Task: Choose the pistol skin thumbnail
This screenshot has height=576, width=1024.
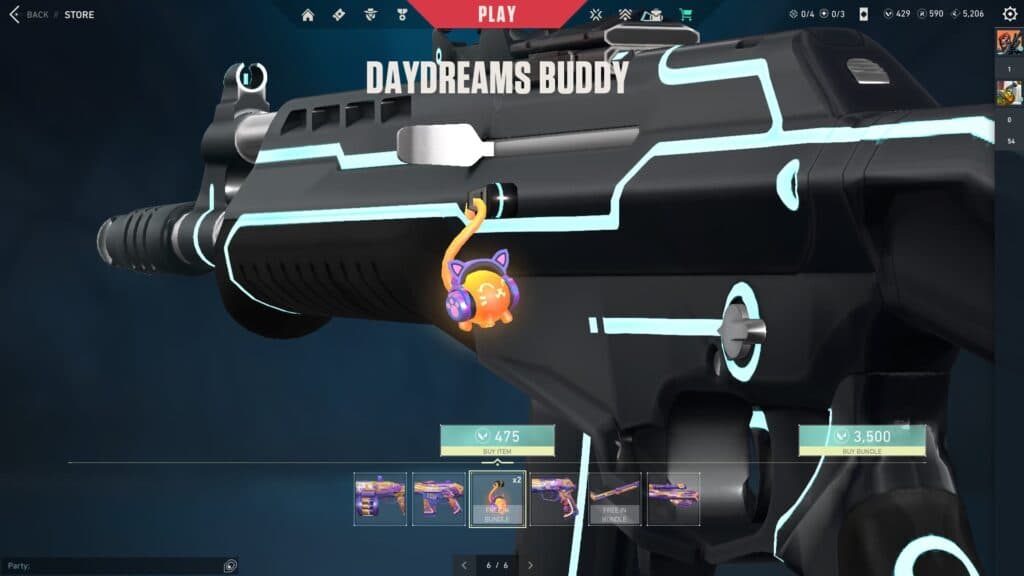Action: click(x=556, y=498)
